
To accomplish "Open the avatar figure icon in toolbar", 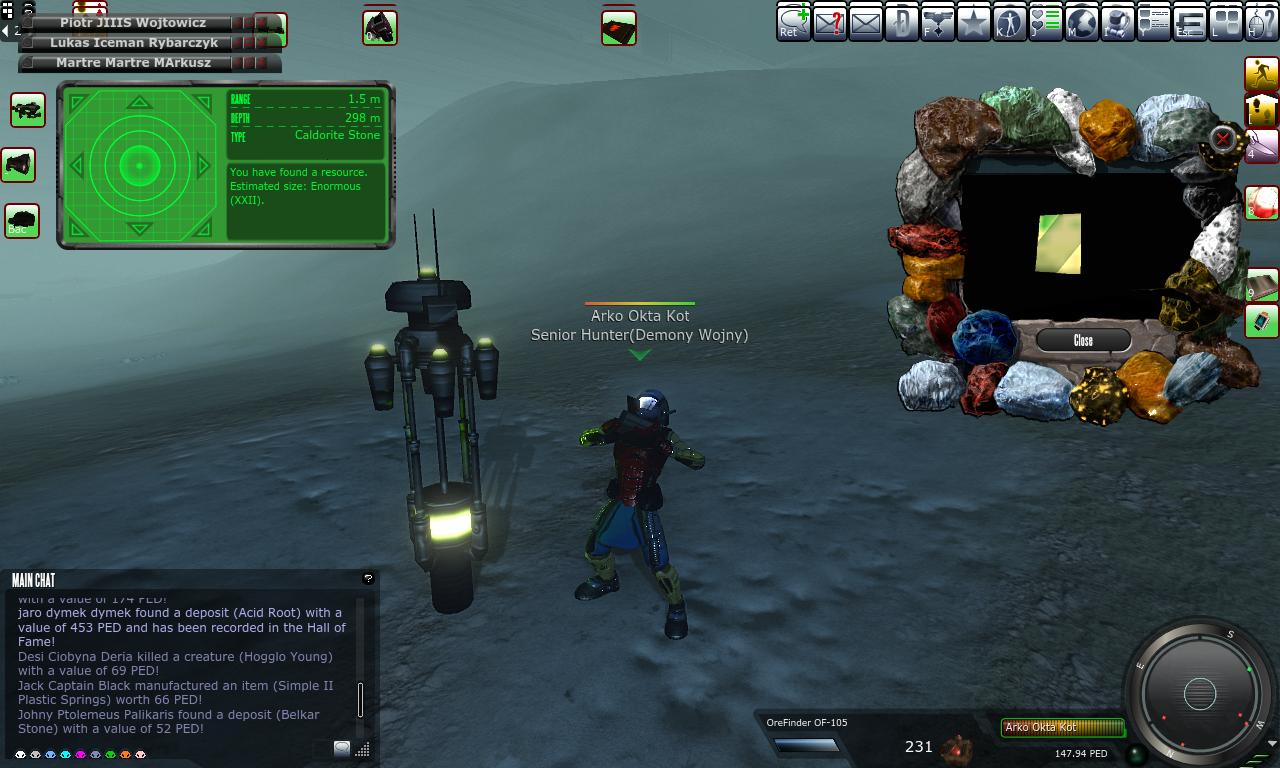I will tap(1010, 22).
